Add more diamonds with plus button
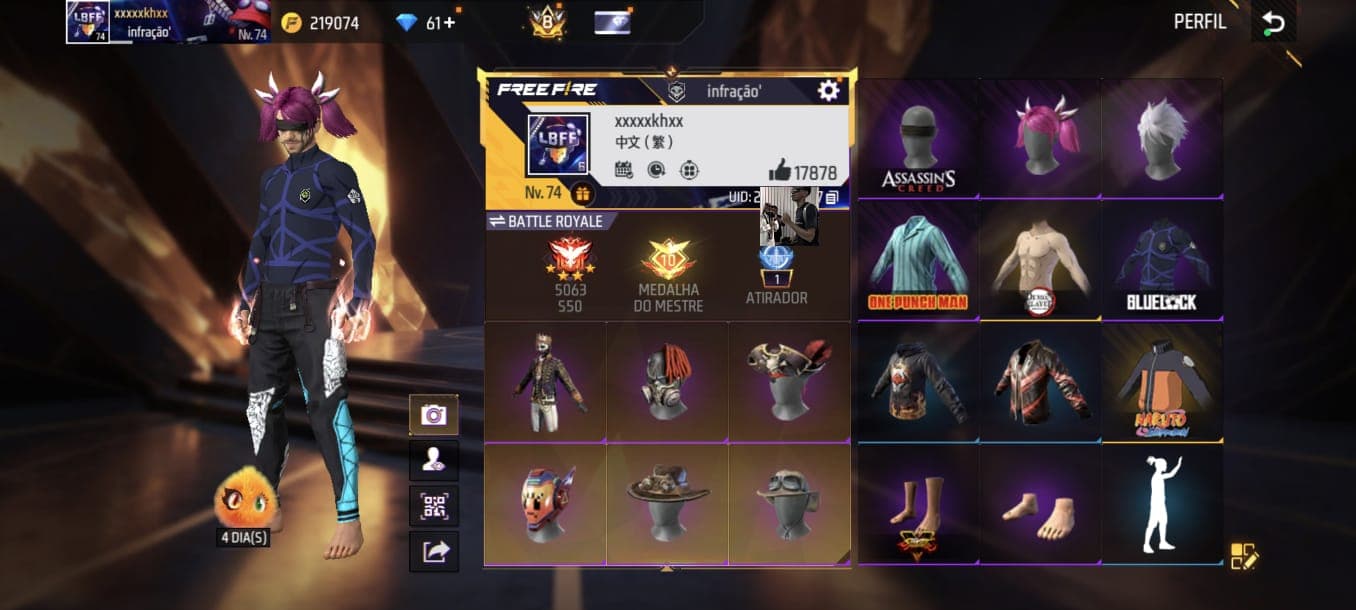Viewport: 1356px width, 610px height. point(449,22)
